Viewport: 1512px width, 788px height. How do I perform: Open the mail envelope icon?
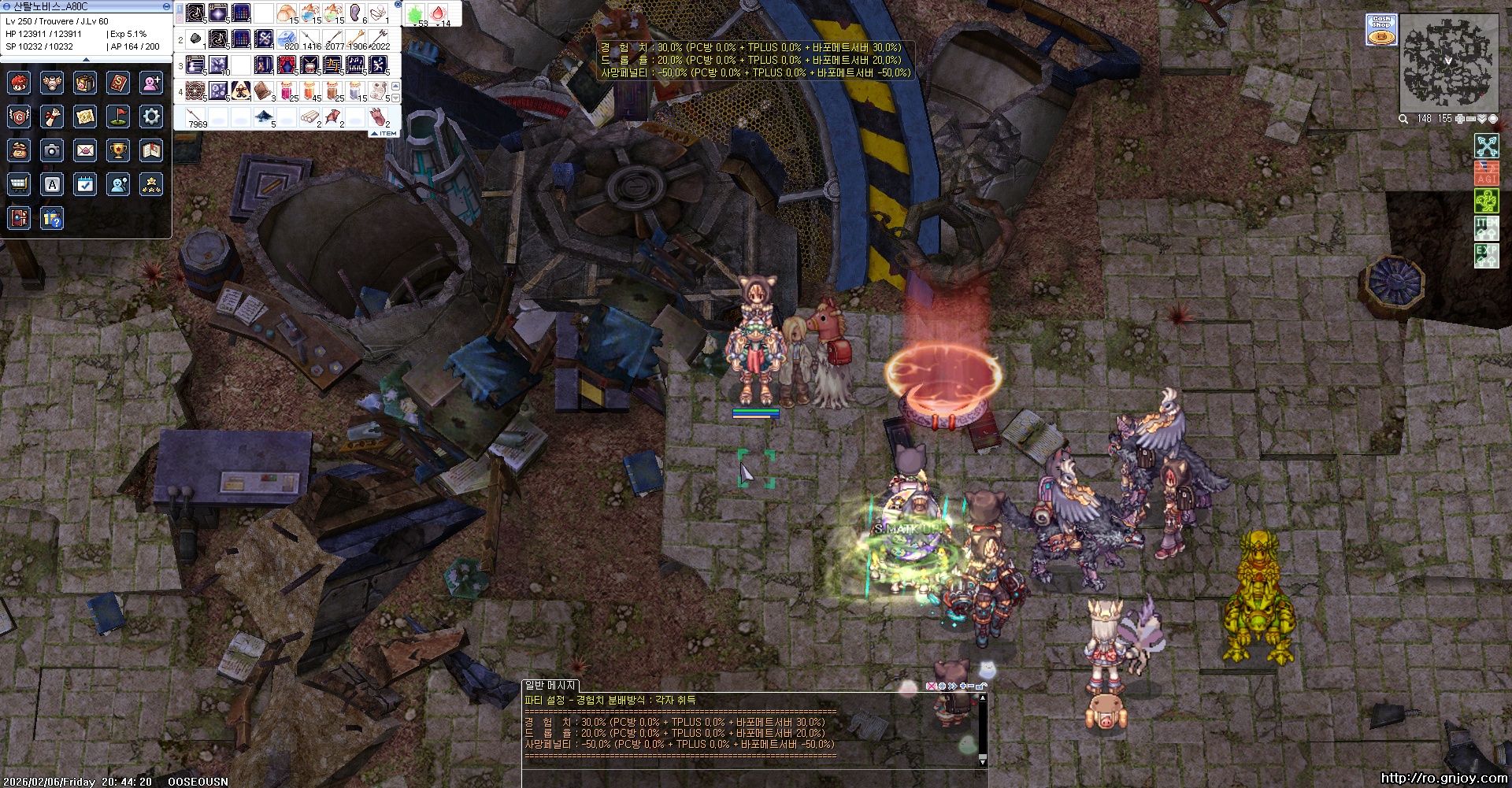coord(85,150)
